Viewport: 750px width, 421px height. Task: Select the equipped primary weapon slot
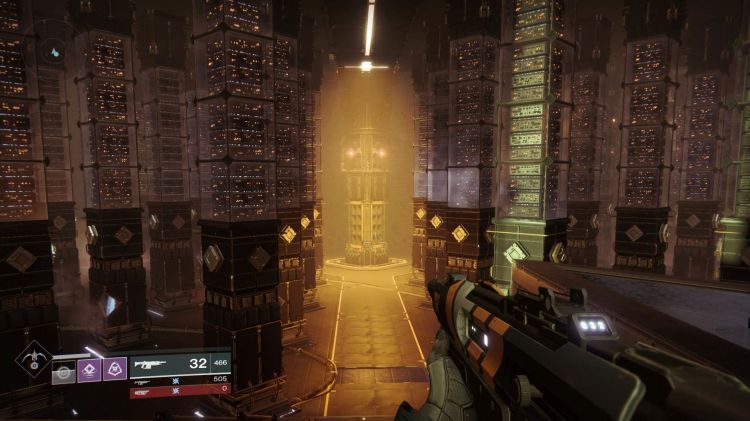pyautogui.click(x=180, y=364)
